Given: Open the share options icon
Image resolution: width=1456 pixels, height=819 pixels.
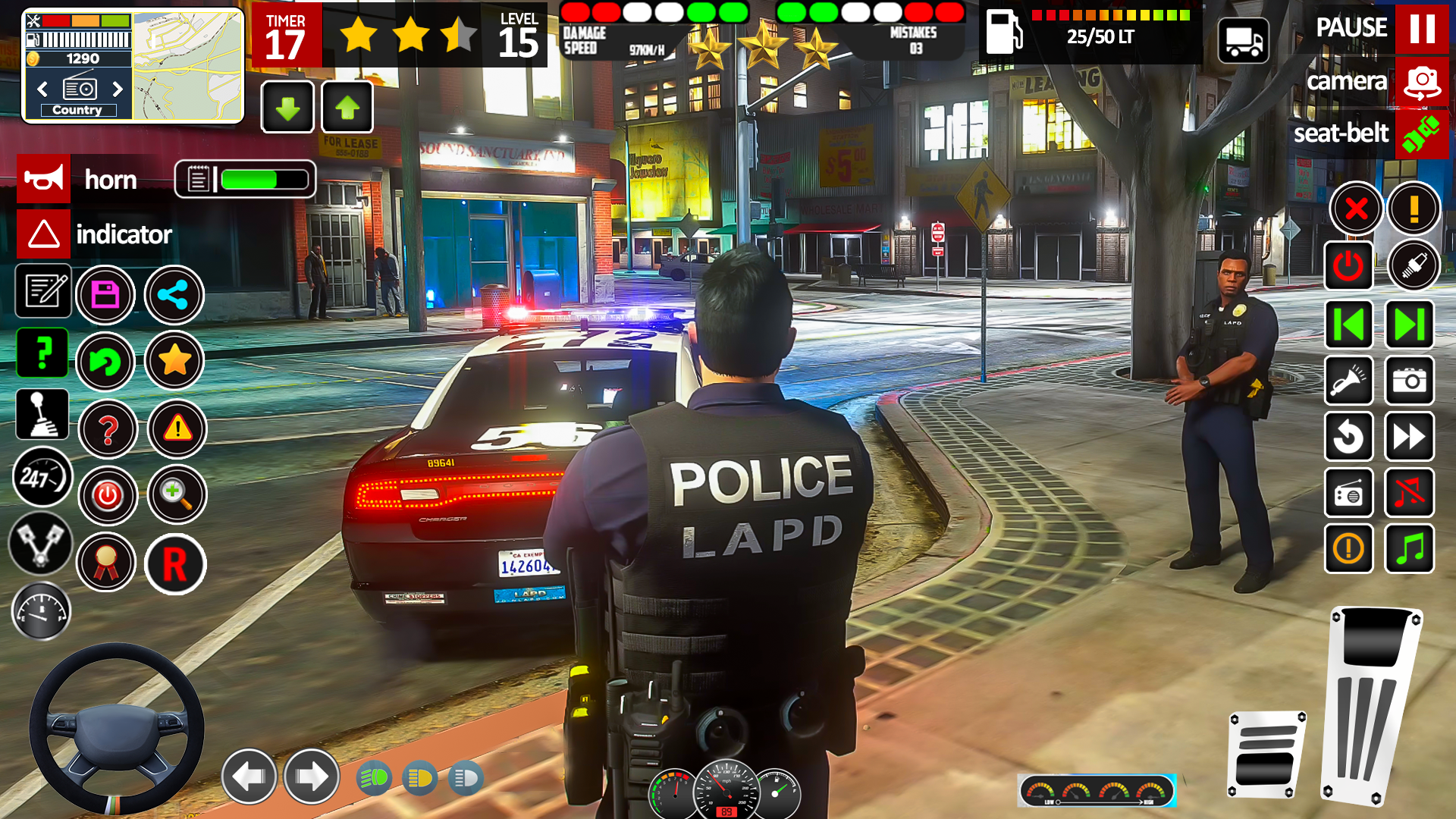Looking at the screenshot, I should [x=174, y=296].
